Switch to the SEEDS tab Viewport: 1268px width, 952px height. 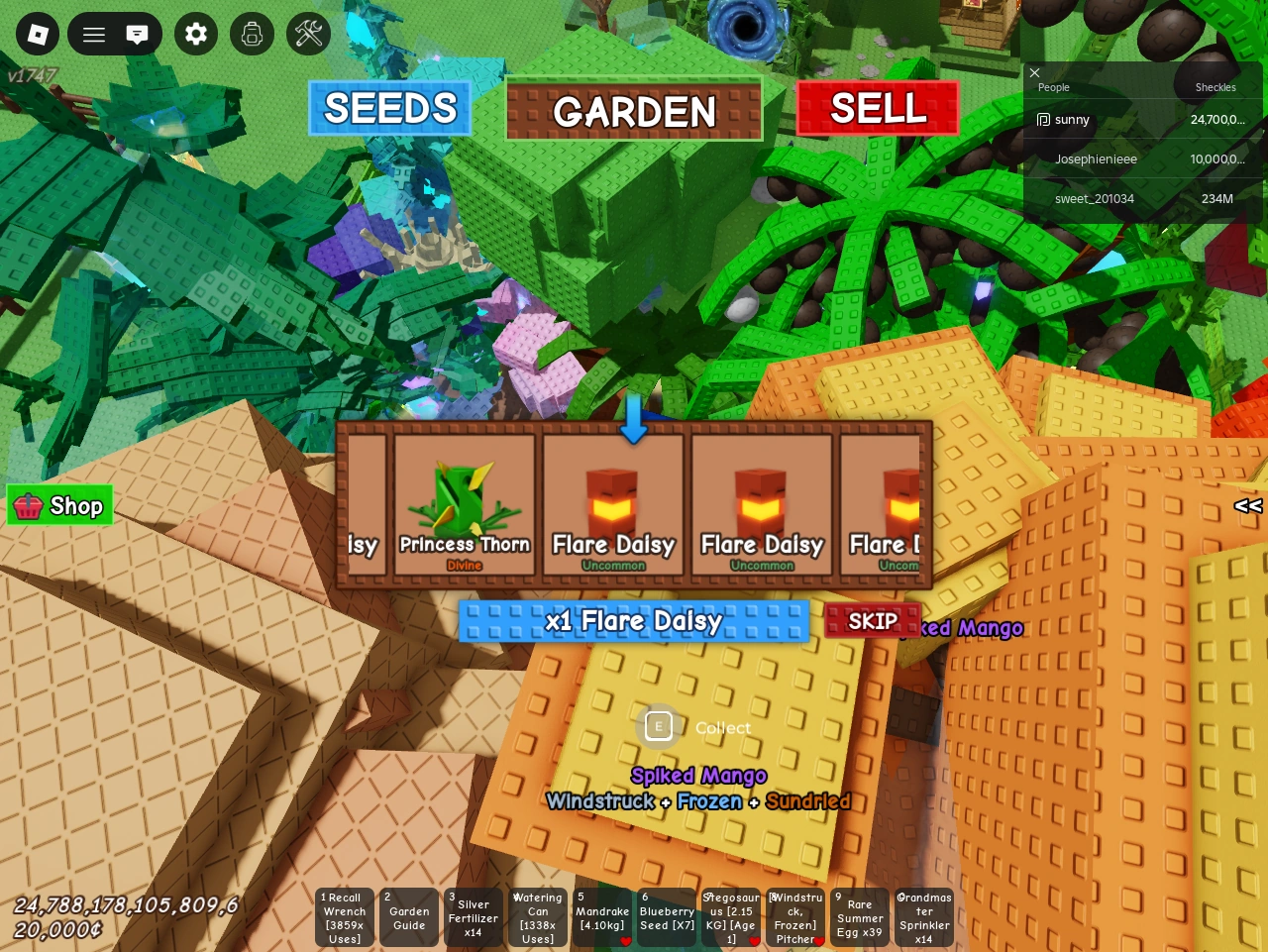tap(389, 108)
